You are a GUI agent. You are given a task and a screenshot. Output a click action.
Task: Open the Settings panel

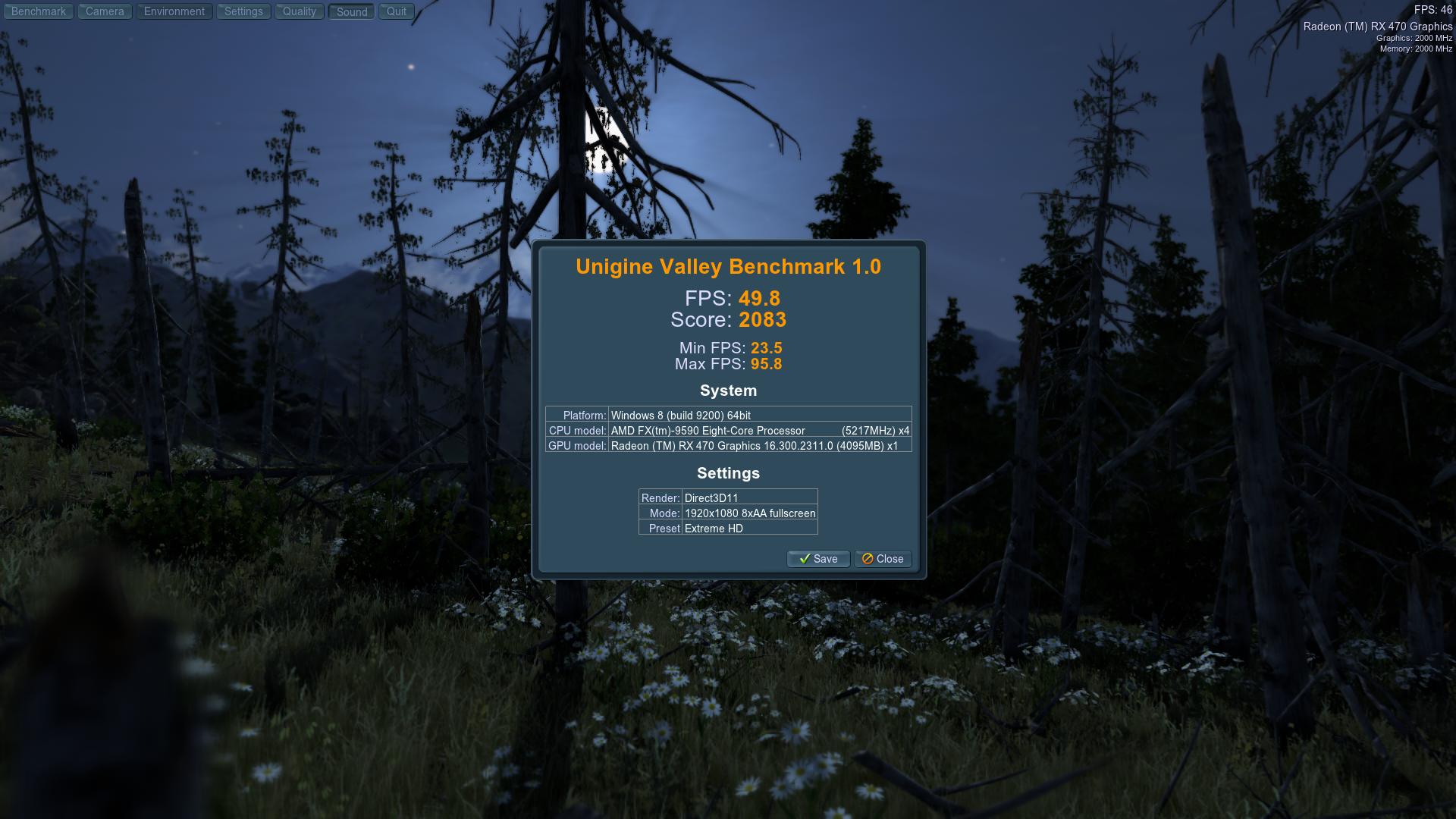[x=243, y=11]
